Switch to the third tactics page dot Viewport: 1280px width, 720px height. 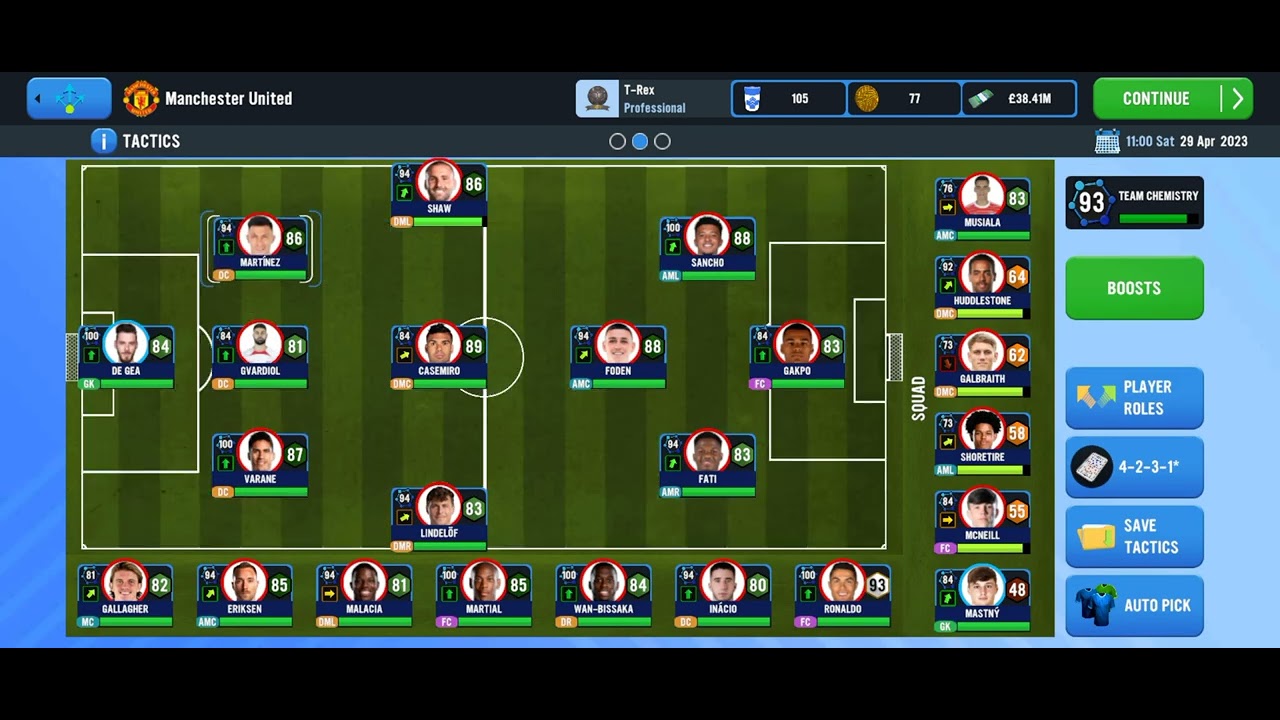(662, 142)
